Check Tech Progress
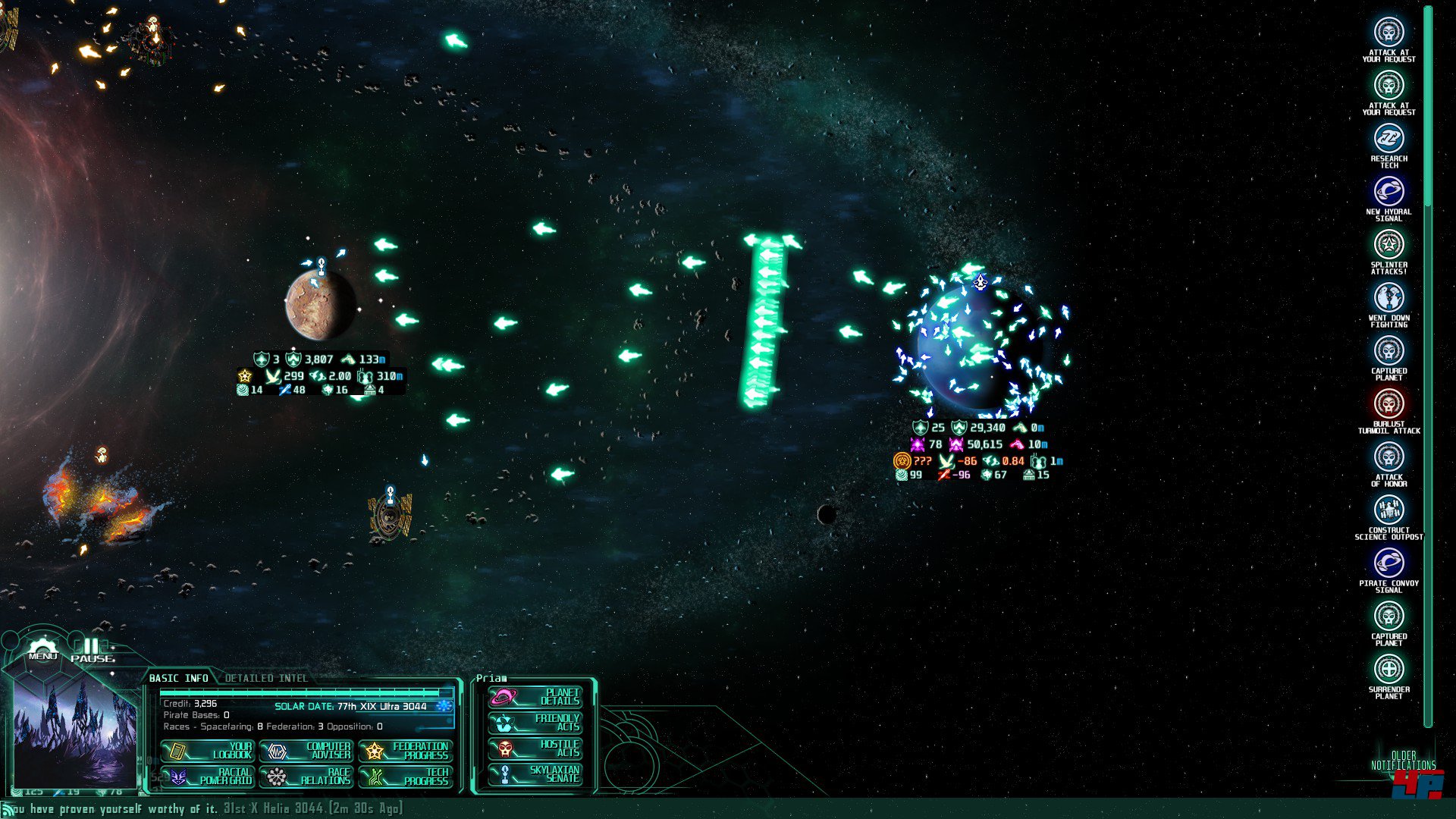 coord(406,777)
